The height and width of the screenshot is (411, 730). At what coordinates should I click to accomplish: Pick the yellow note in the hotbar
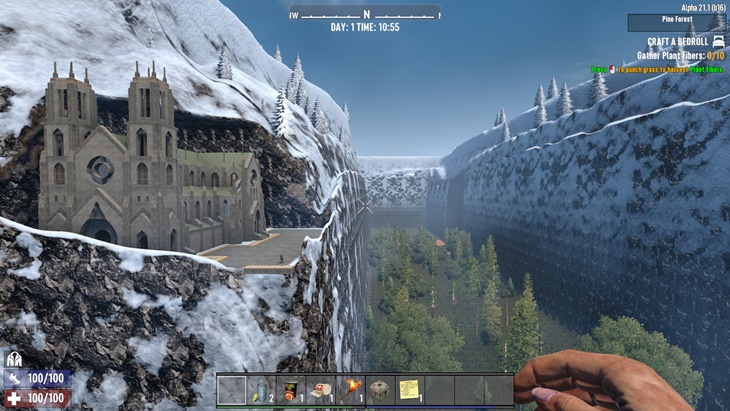[x=409, y=389]
